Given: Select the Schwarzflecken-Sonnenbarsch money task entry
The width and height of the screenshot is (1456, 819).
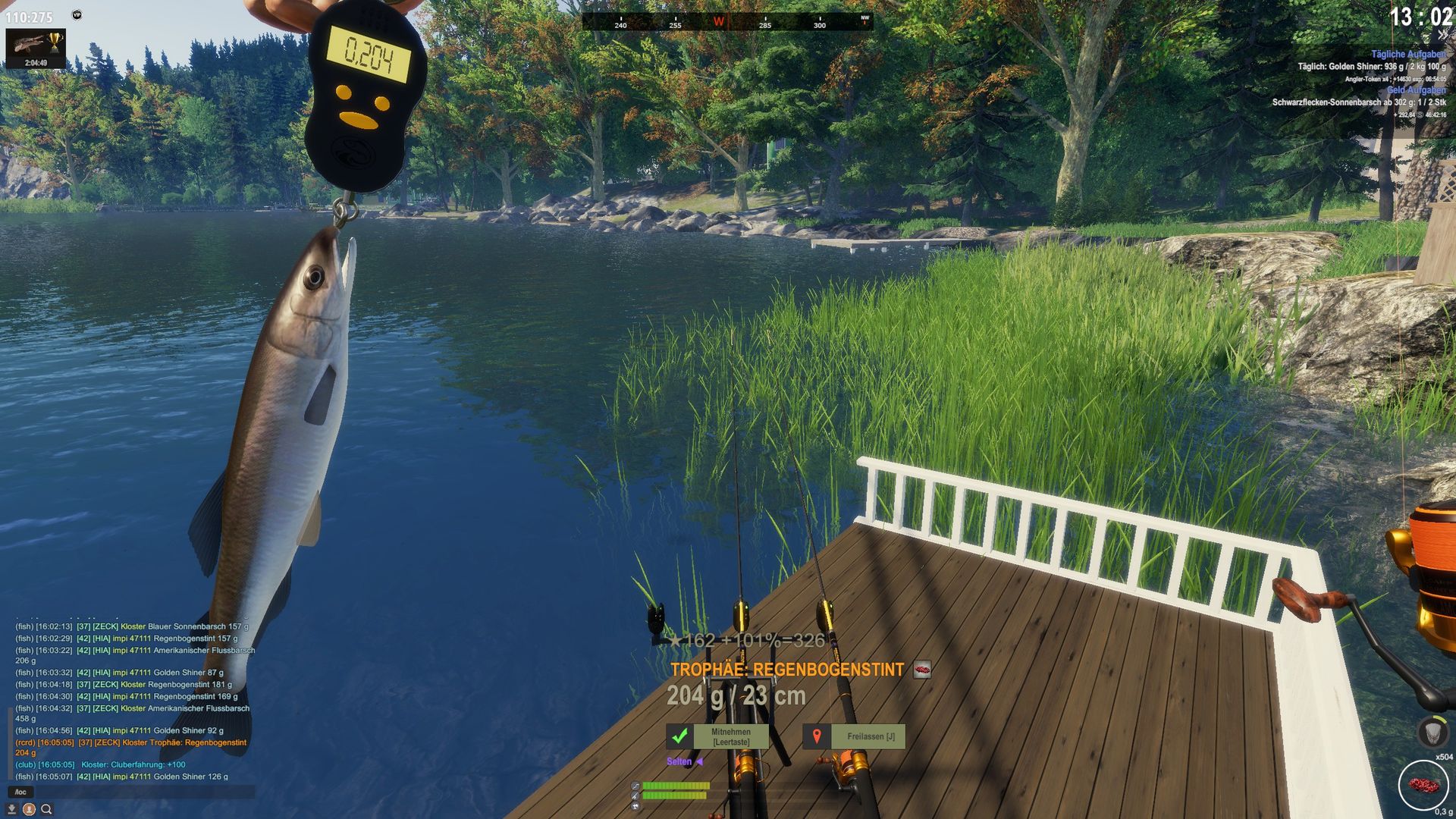Looking at the screenshot, I should tap(1358, 102).
